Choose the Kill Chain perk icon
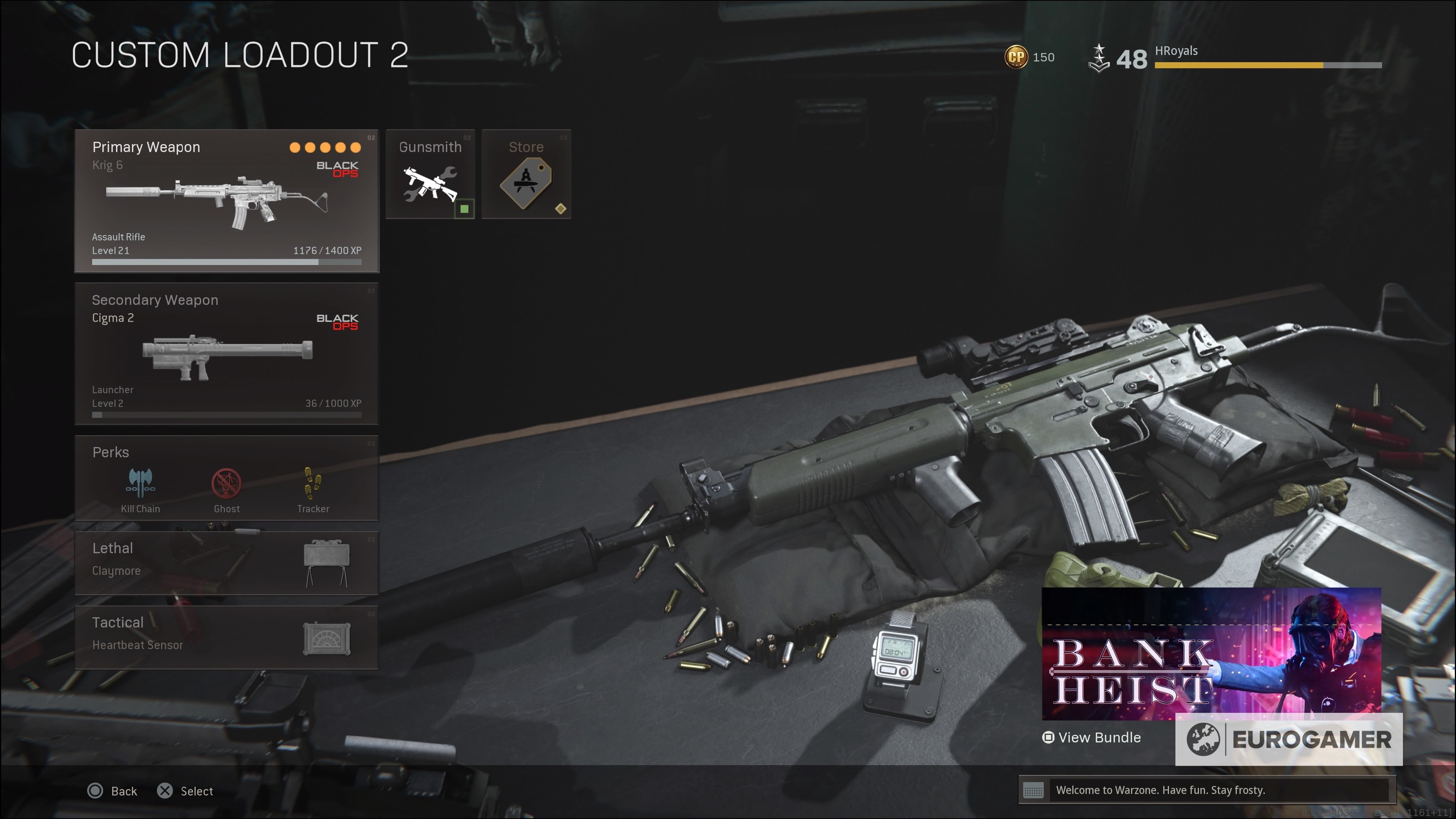Screen dimensions: 1456x819 tap(140, 484)
